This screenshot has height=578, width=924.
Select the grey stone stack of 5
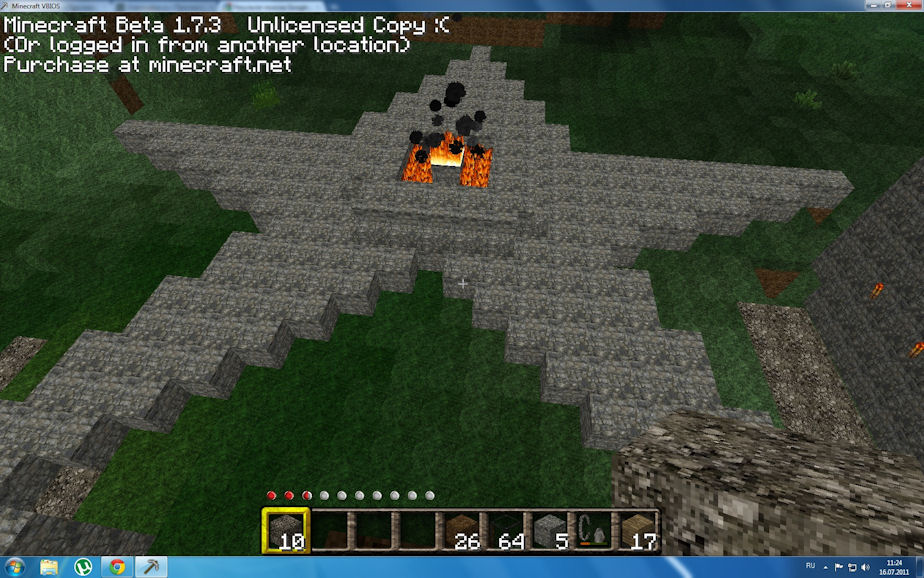click(549, 530)
